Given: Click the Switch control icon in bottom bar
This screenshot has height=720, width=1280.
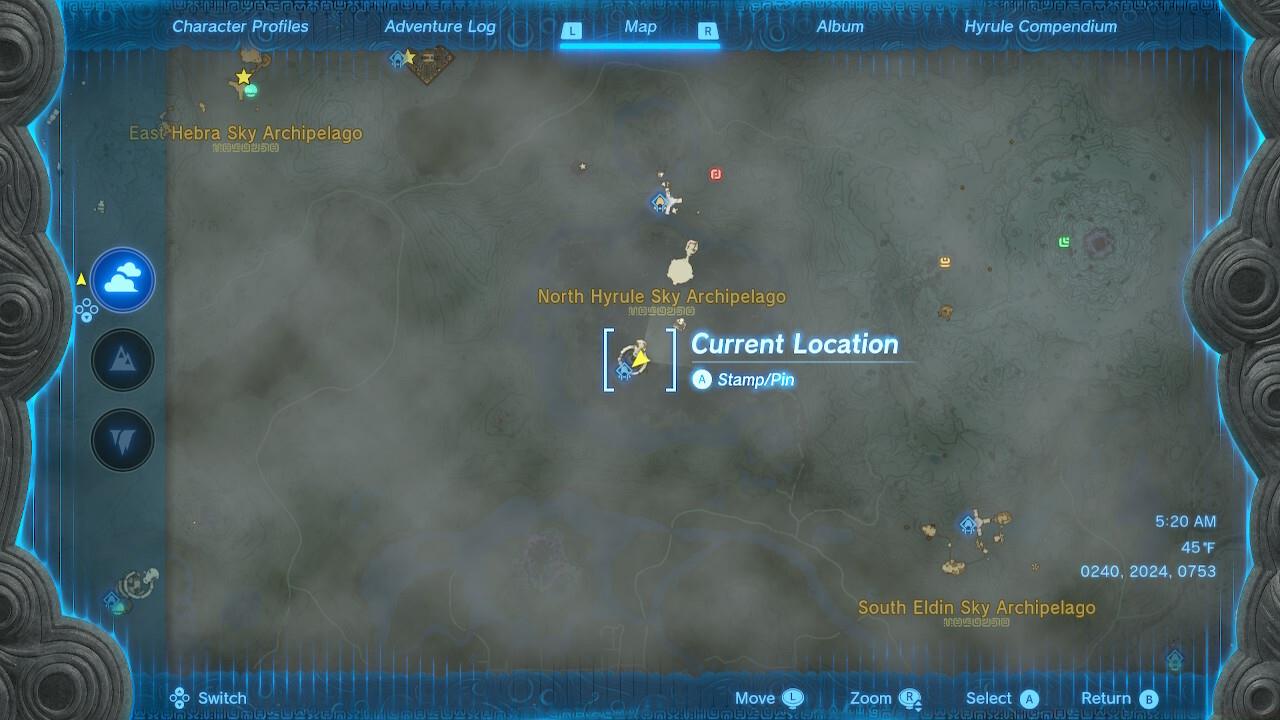Looking at the screenshot, I should tap(180, 697).
